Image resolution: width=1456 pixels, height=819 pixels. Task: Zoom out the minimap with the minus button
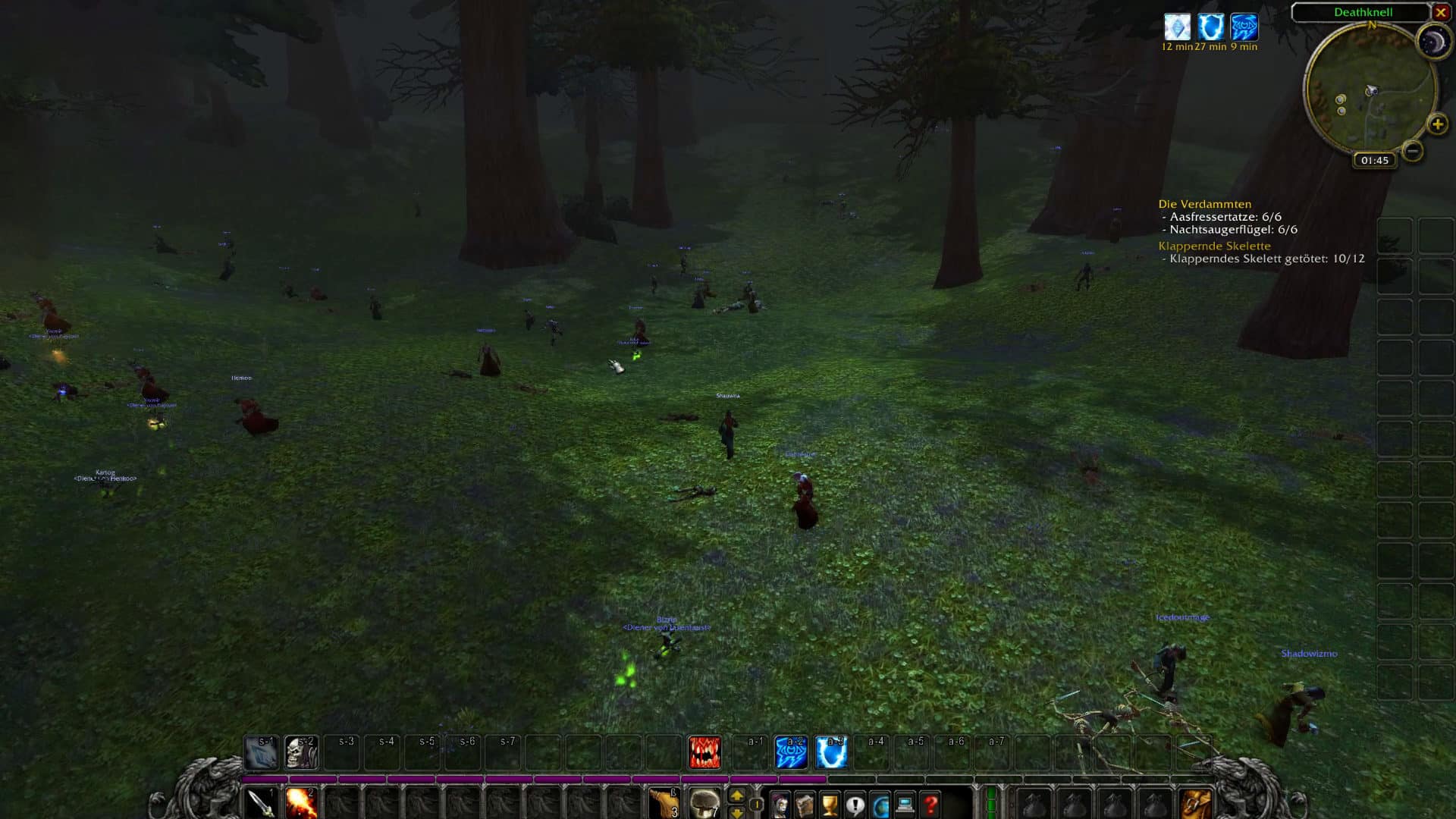click(1412, 151)
